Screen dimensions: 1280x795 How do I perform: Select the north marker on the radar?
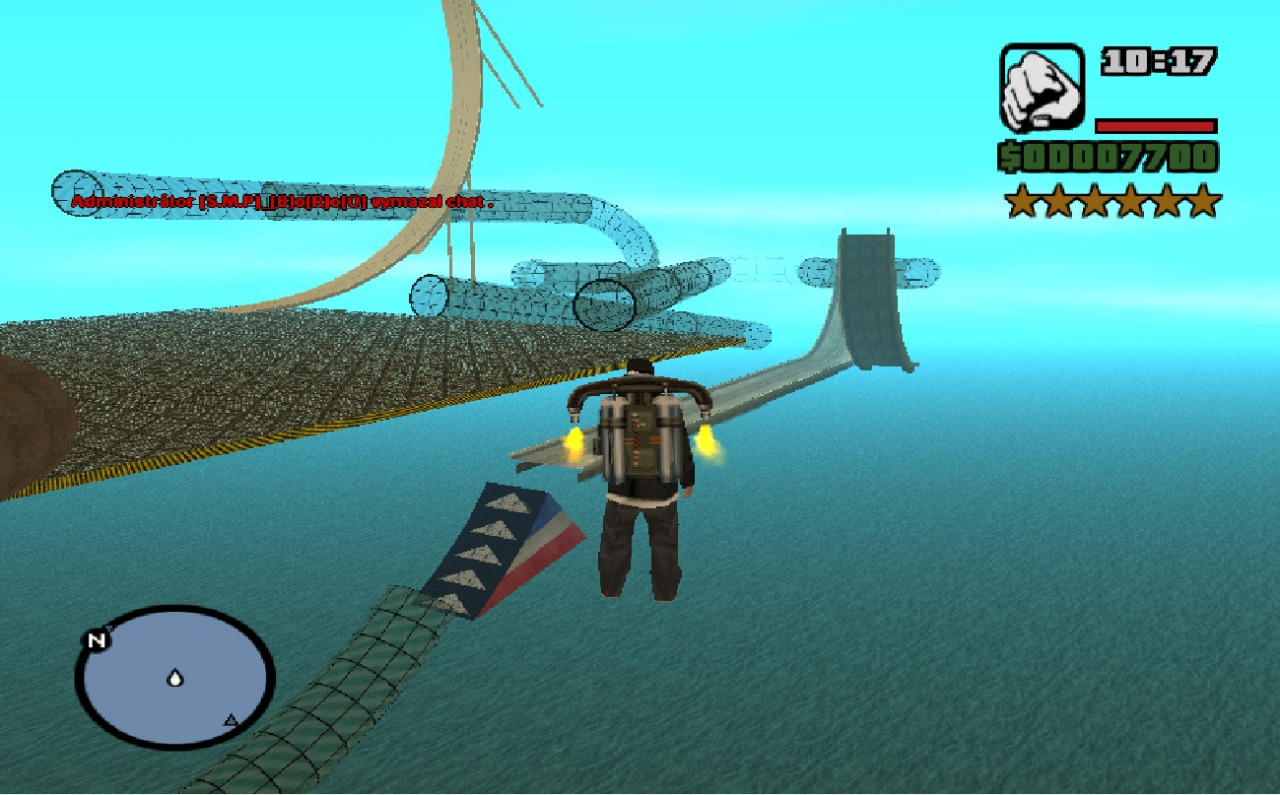pyautogui.click(x=97, y=641)
